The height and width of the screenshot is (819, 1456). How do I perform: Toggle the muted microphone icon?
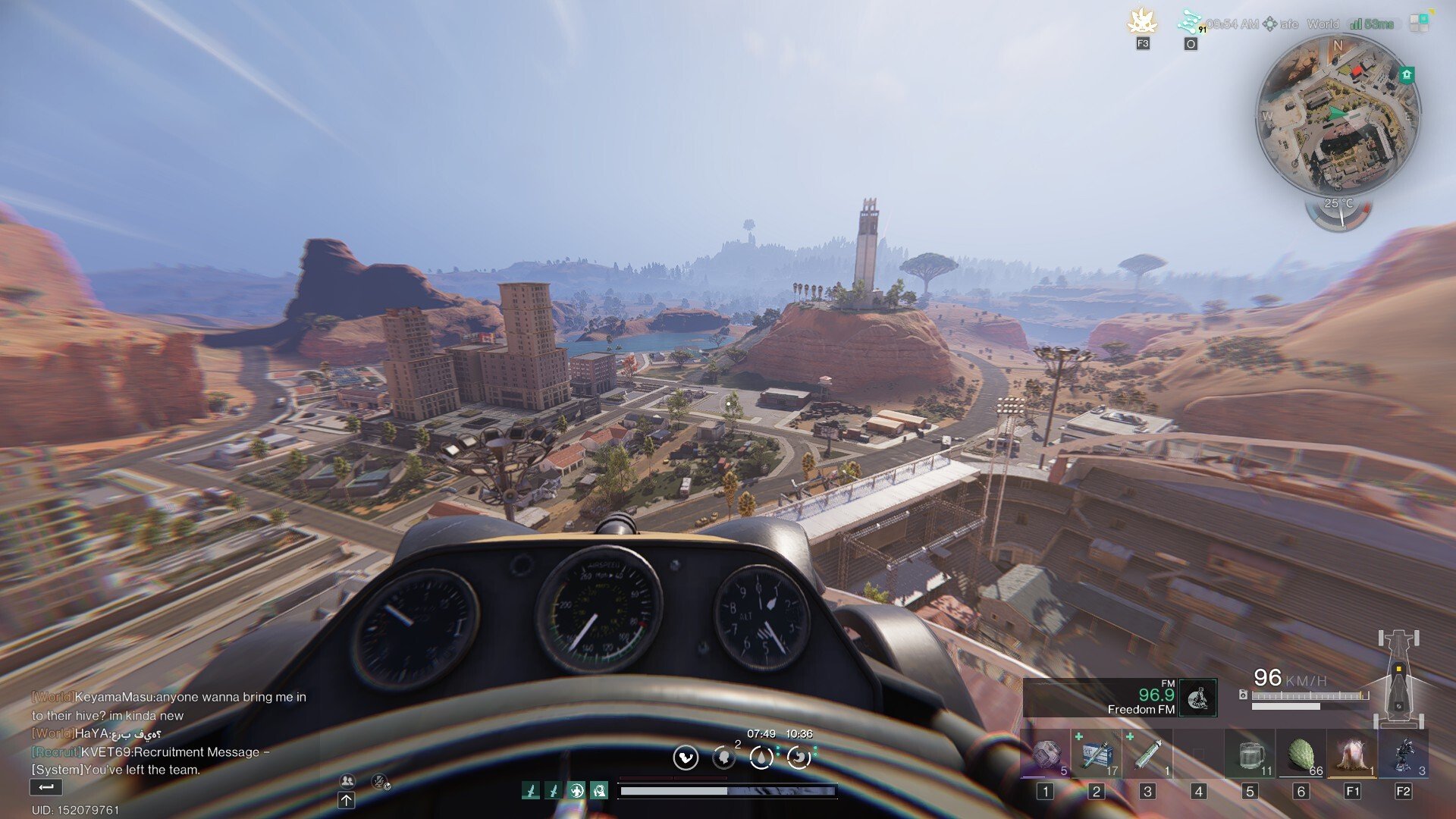(381, 781)
